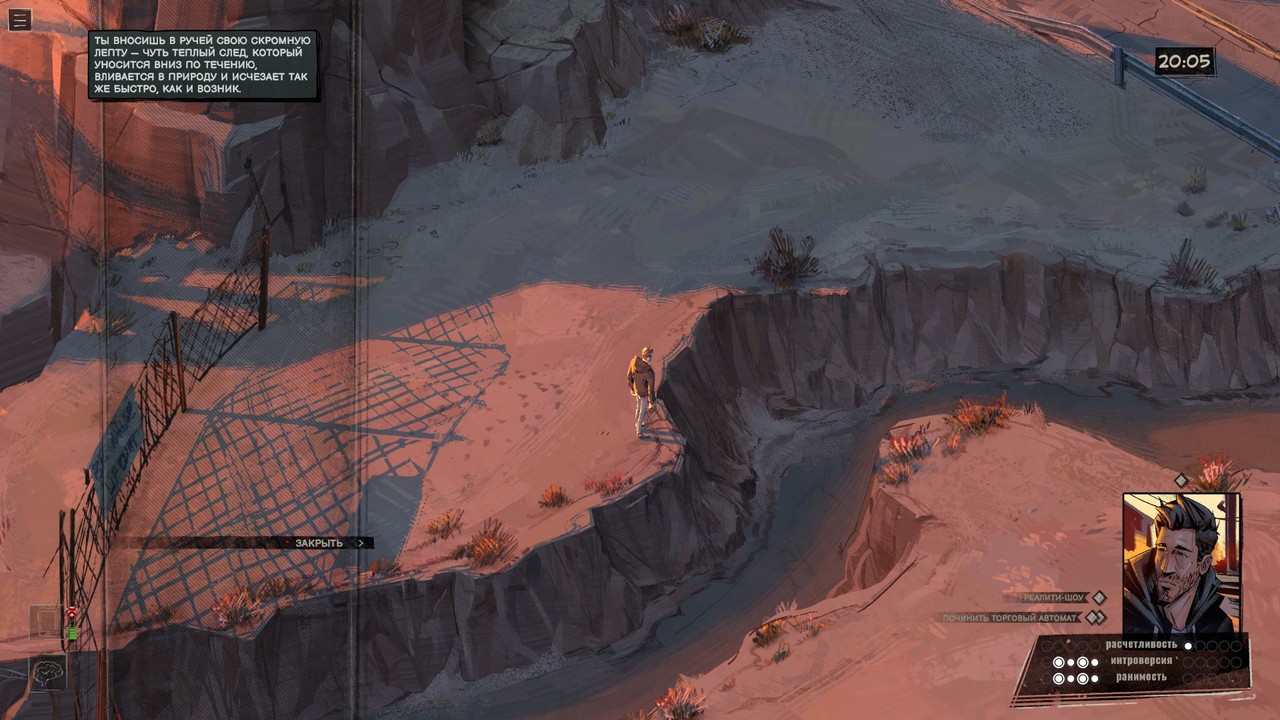The width and height of the screenshot is (1280, 720).
Task: Open the inventory square icon
Action: pyautogui.click(x=46, y=622)
